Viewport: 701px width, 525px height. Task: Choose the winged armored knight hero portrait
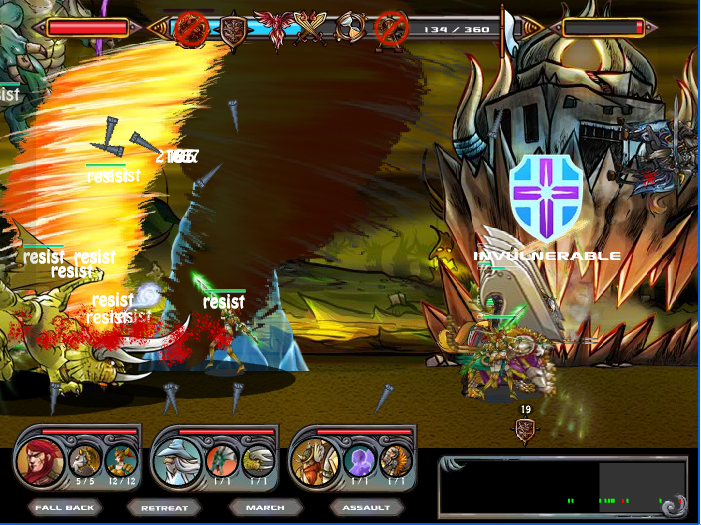315,462
